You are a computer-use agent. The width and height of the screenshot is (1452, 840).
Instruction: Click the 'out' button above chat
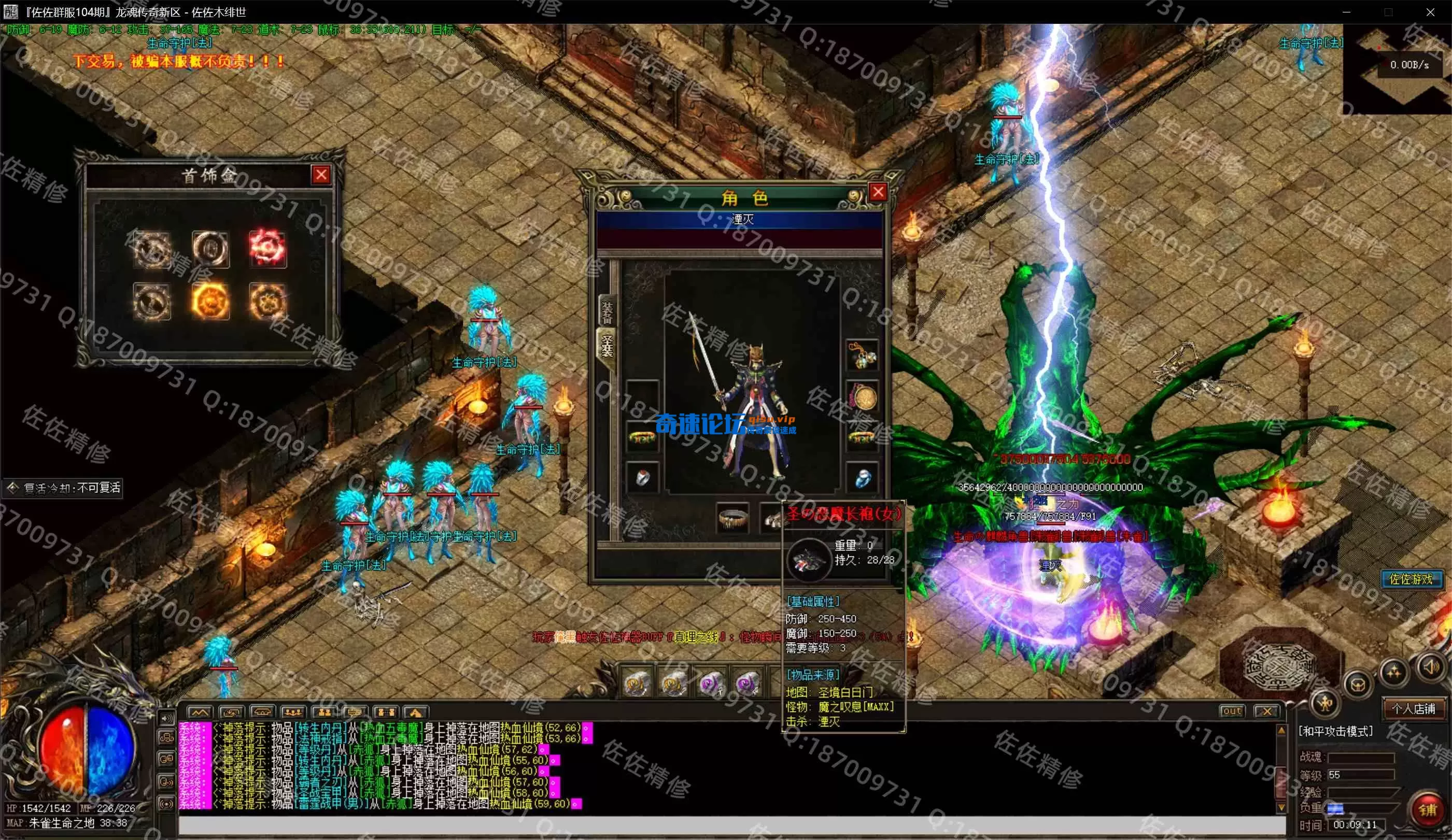pyautogui.click(x=1232, y=711)
